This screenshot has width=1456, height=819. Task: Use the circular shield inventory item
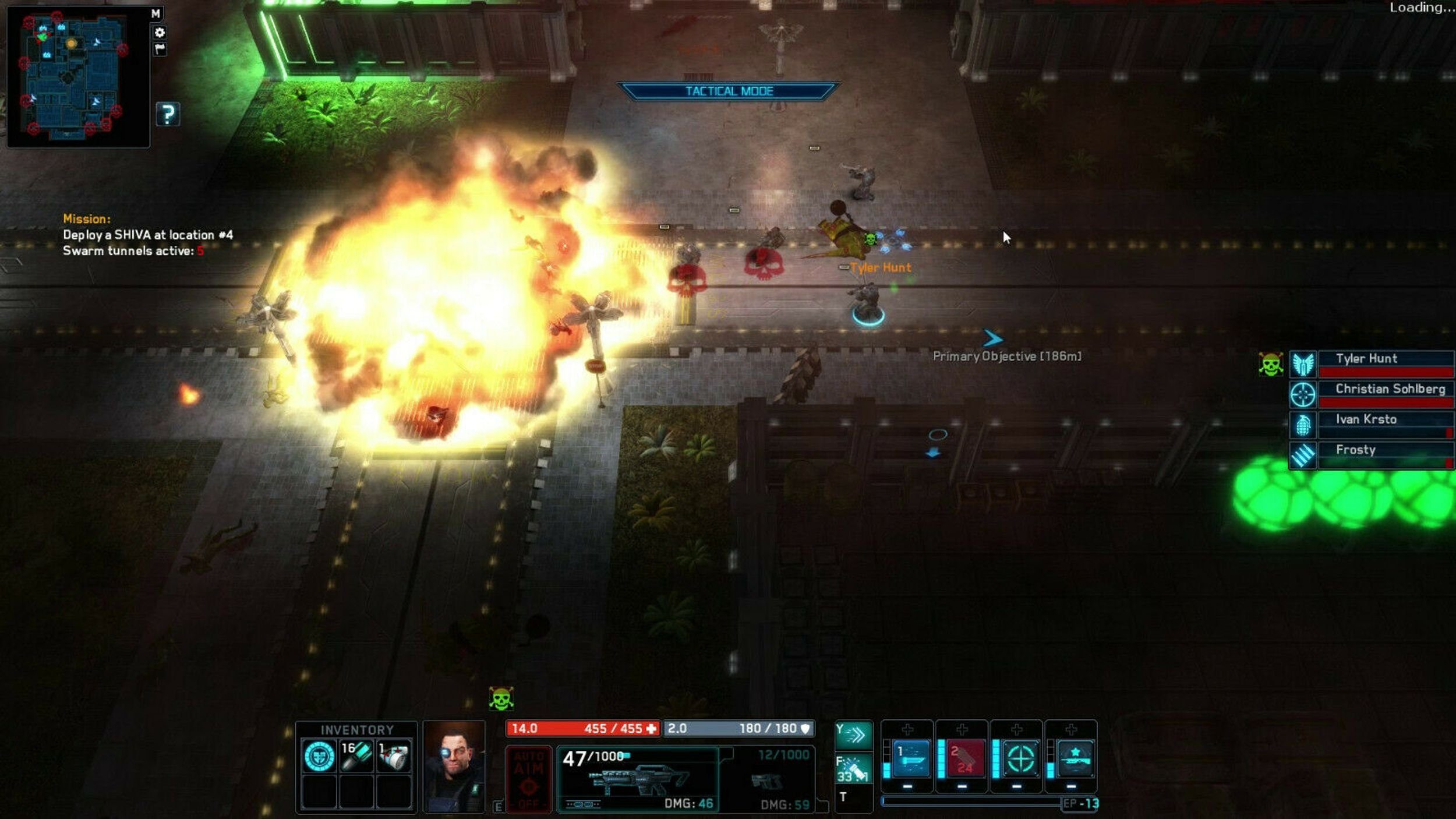(x=319, y=756)
